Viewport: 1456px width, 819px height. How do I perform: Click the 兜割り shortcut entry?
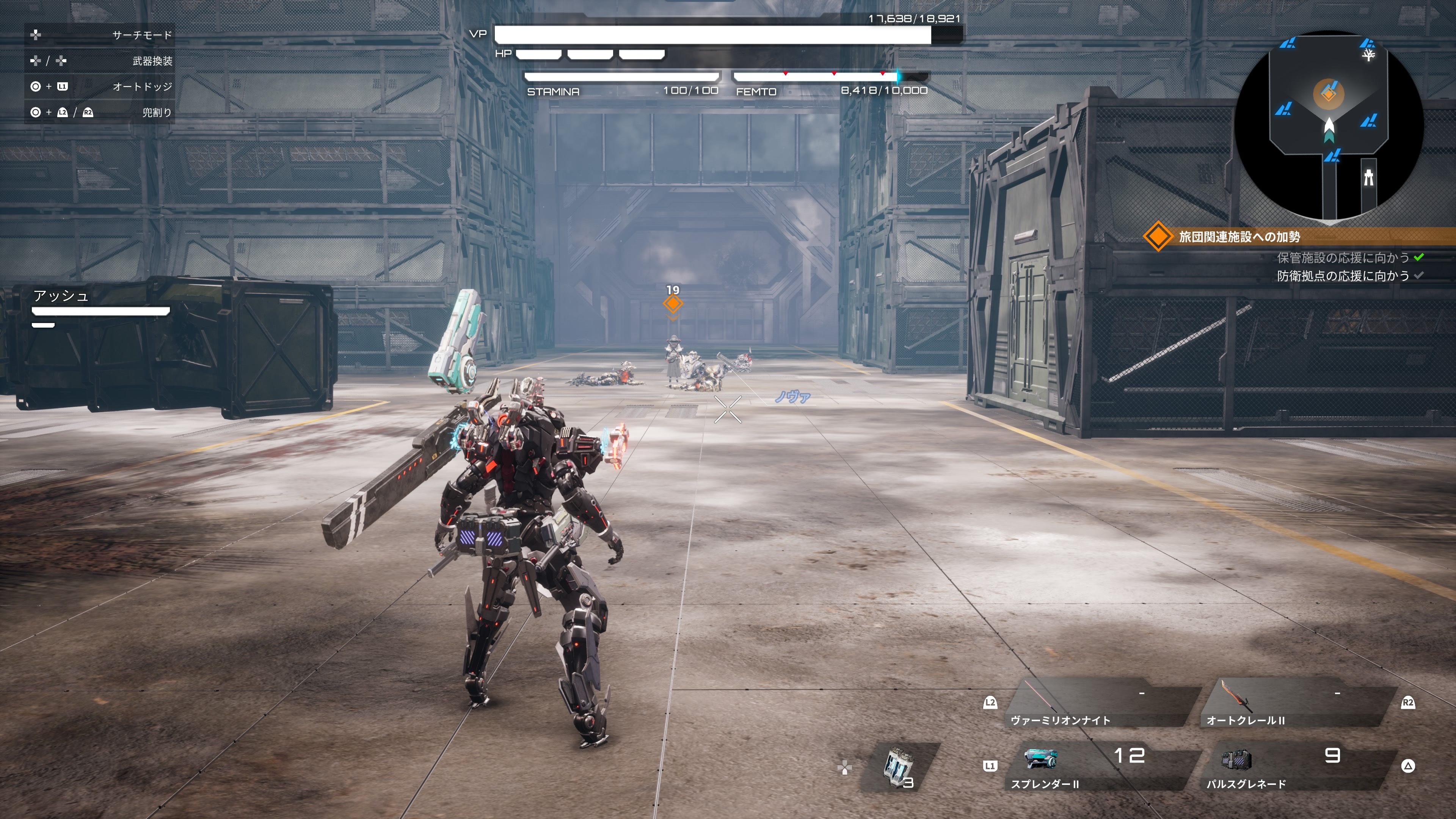[x=100, y=113]
